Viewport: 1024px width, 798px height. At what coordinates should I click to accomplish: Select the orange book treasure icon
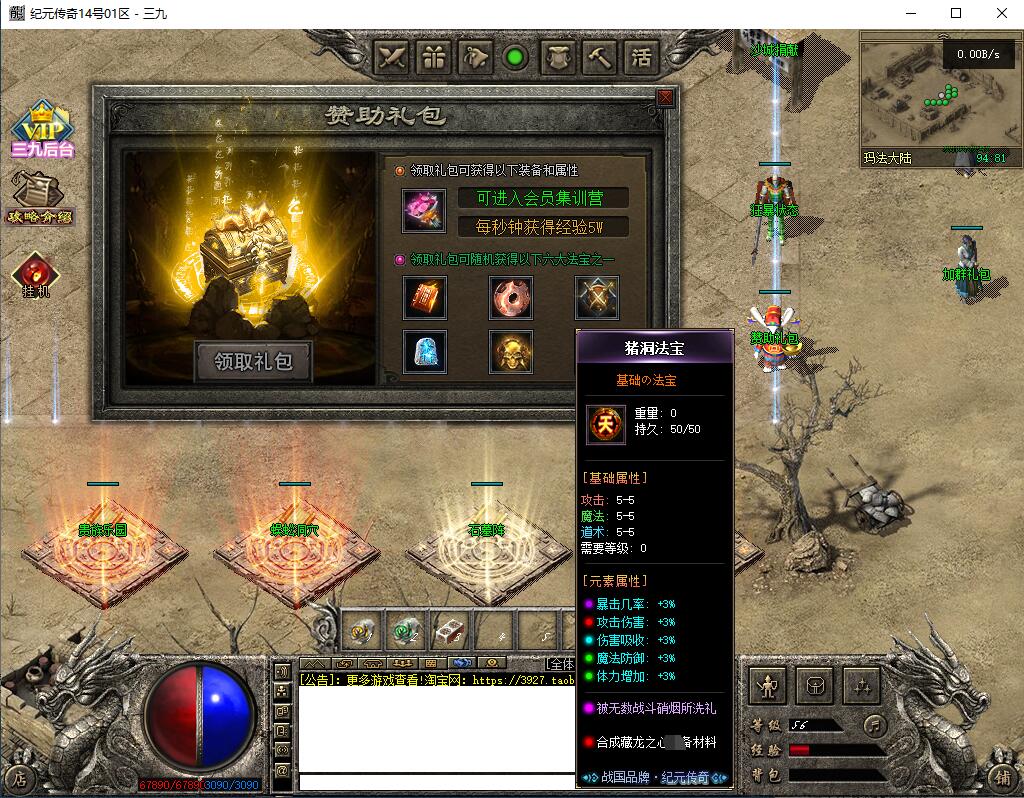[x=425, y=297]
